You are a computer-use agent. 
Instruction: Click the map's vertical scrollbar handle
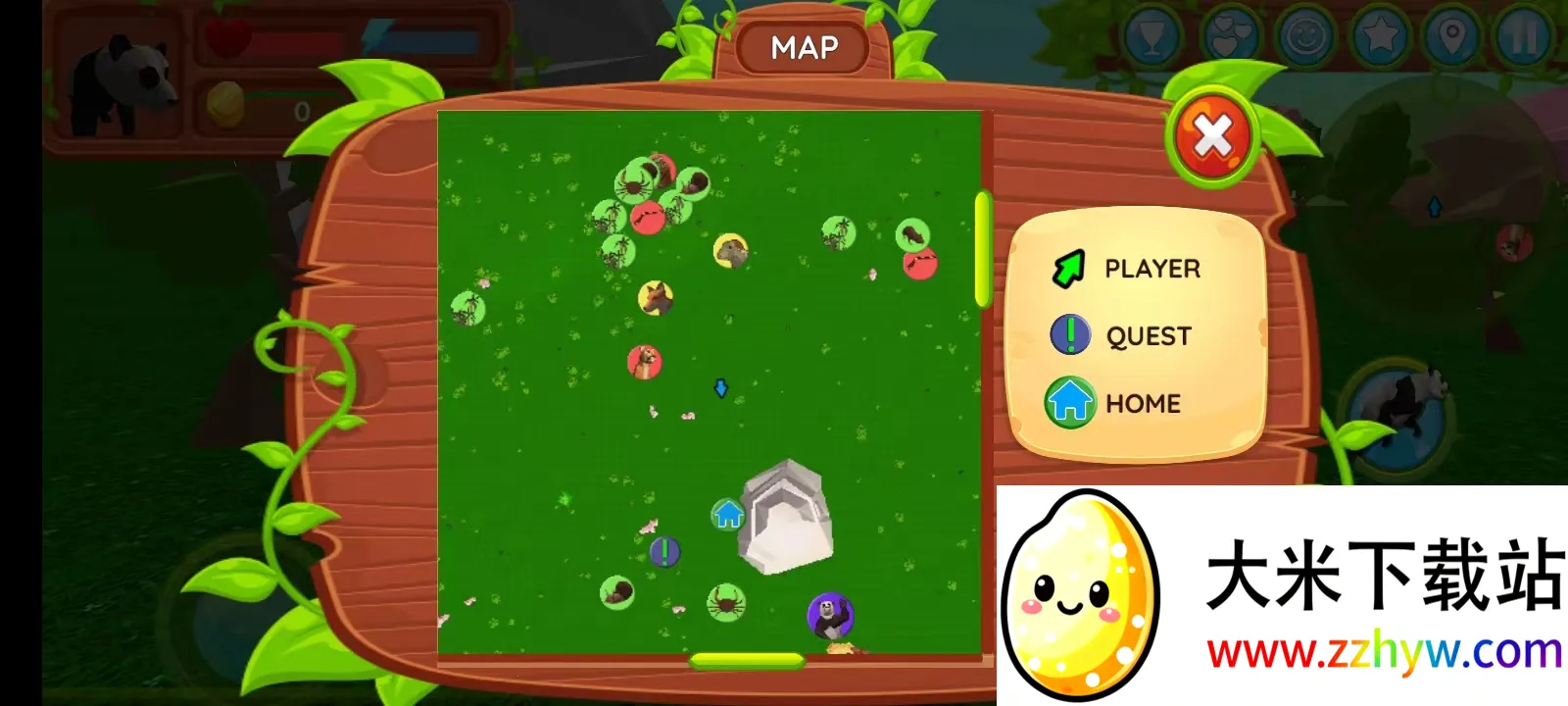point(982,248)
